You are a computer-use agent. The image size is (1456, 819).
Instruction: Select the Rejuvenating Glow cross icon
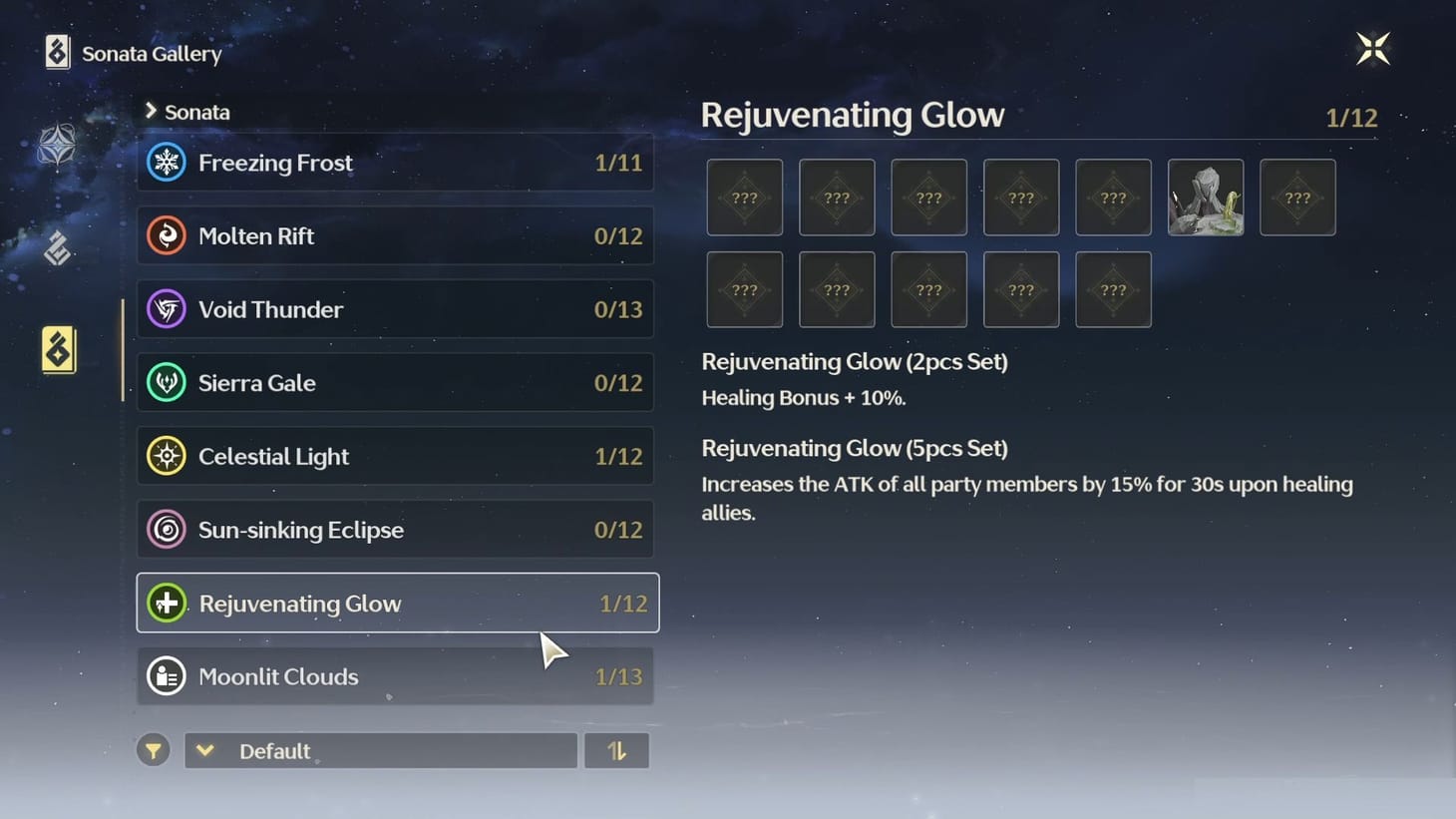(167, 603)
